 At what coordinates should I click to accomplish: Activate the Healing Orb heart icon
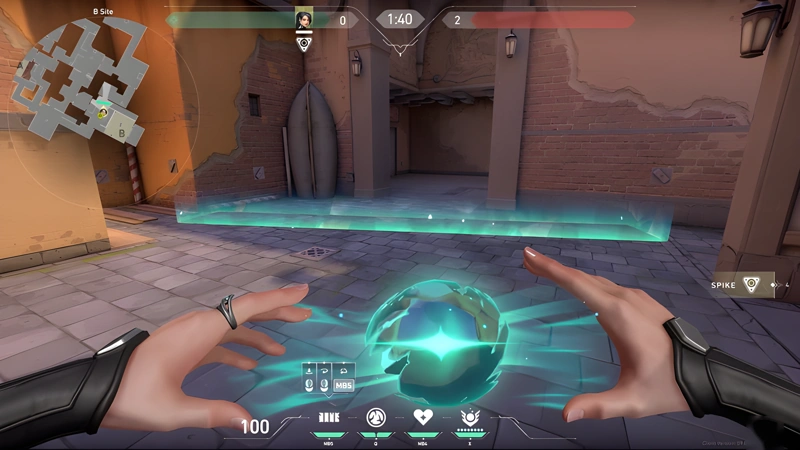coord(422,417)
